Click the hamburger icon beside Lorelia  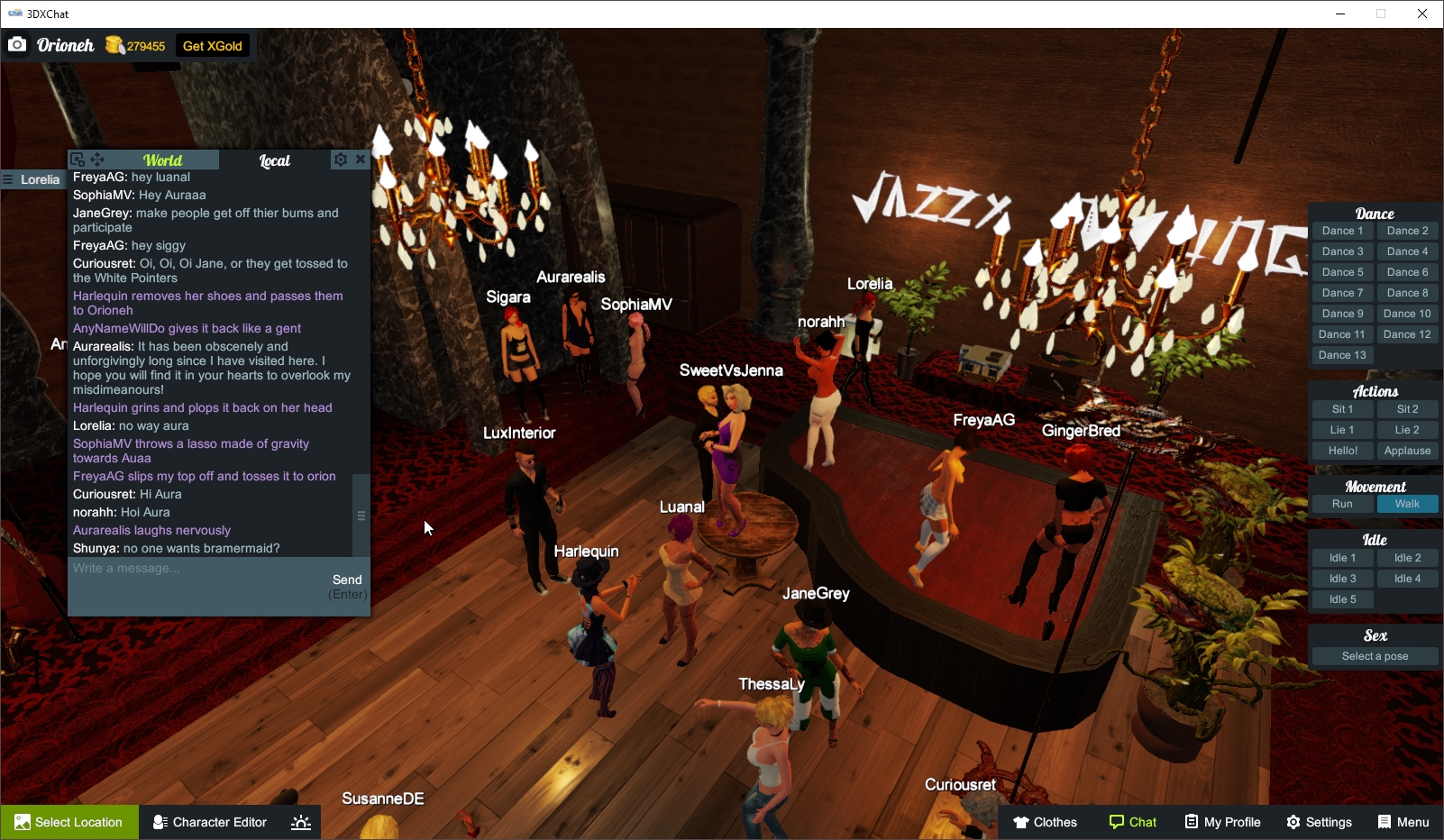8,179
